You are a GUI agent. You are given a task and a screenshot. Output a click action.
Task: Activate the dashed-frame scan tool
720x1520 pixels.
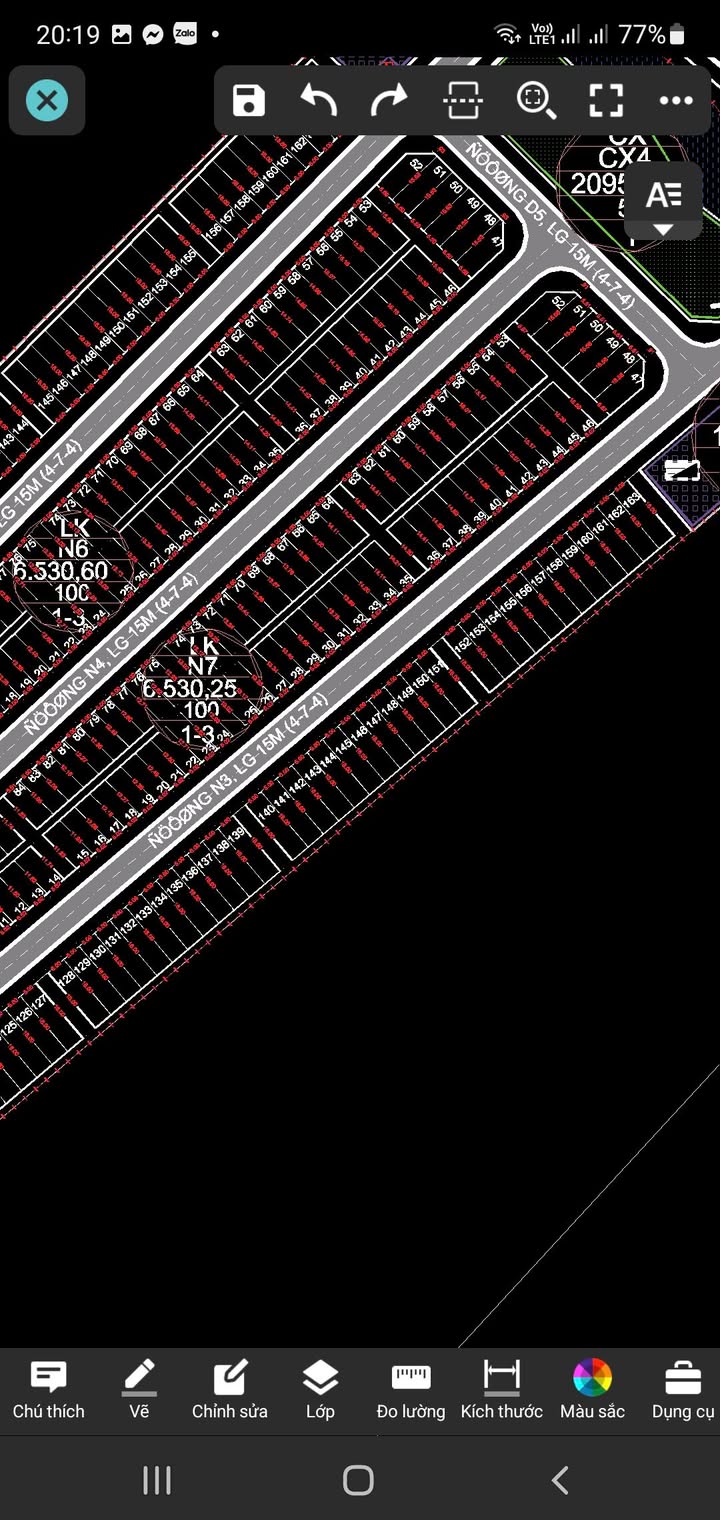coord(463,100)
